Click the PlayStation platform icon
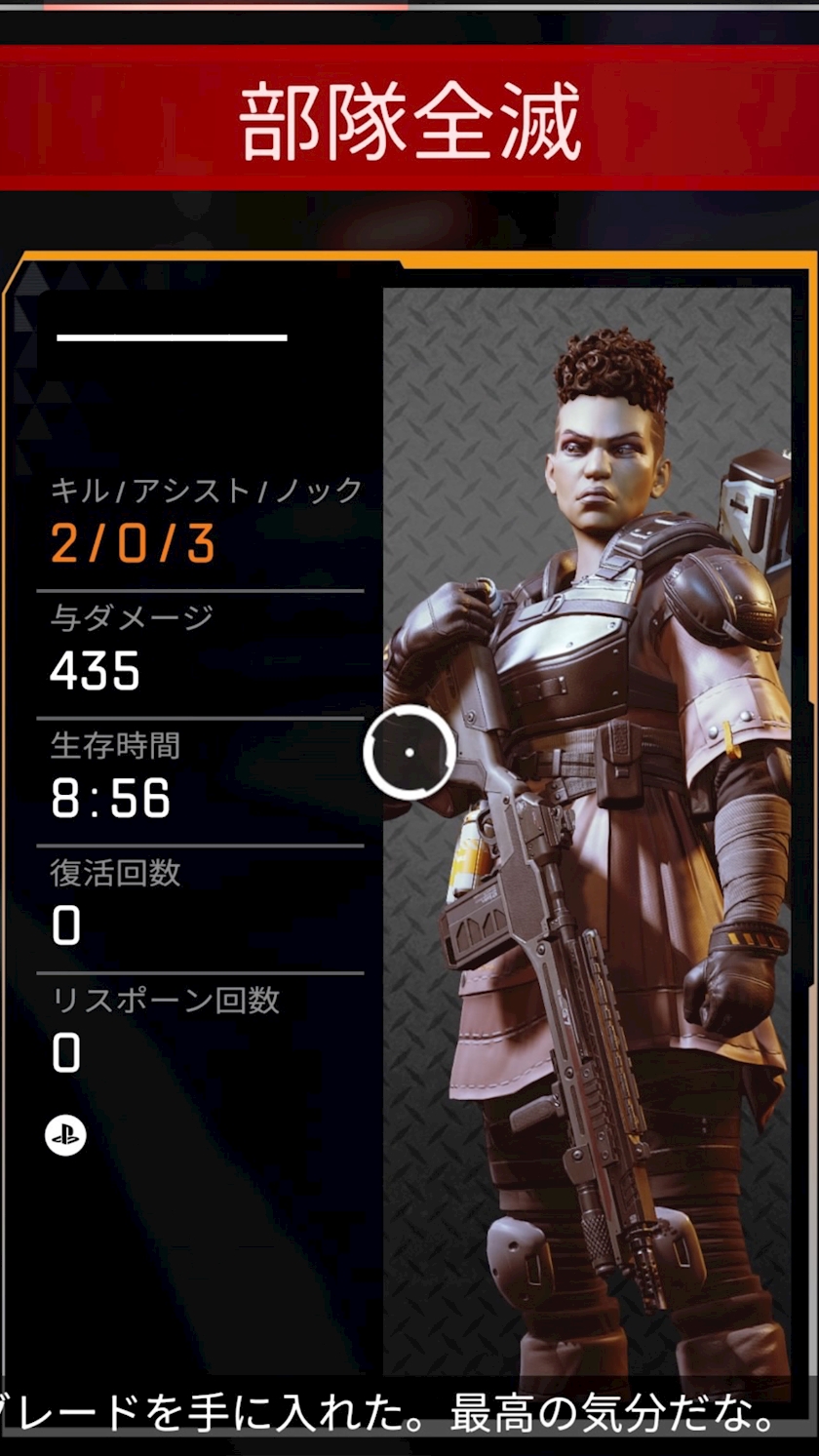 coord(65,1135)
